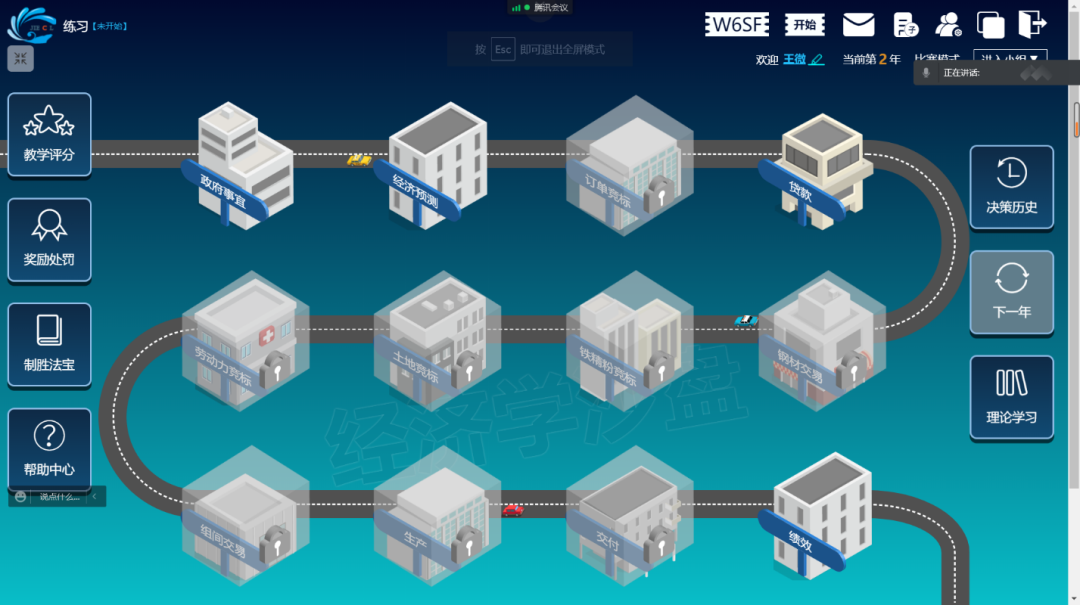Enter the 贷款 loan building
1080x605 pixels.
click(819, 170)
